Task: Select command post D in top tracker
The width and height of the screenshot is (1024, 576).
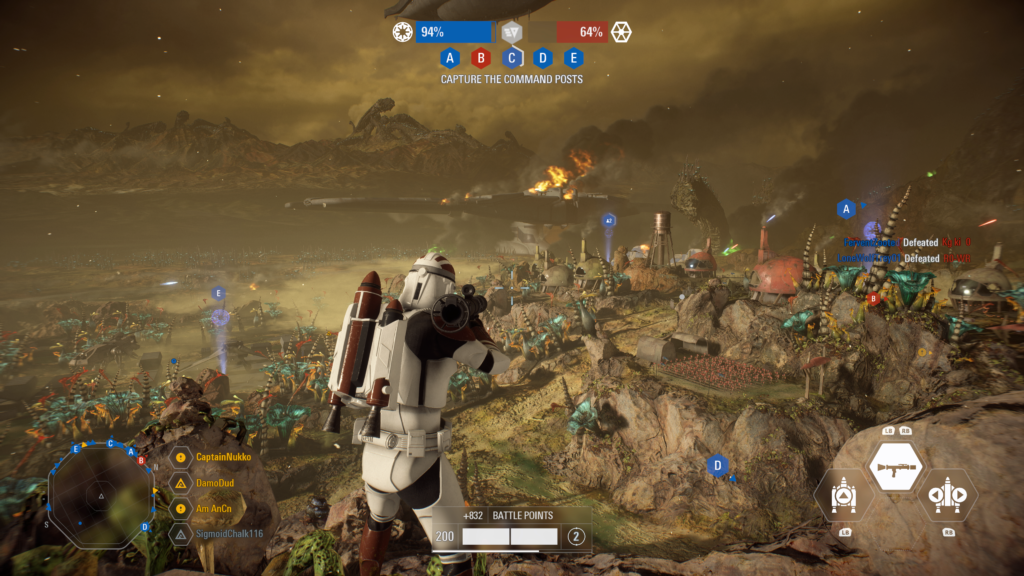Action: 542,58
